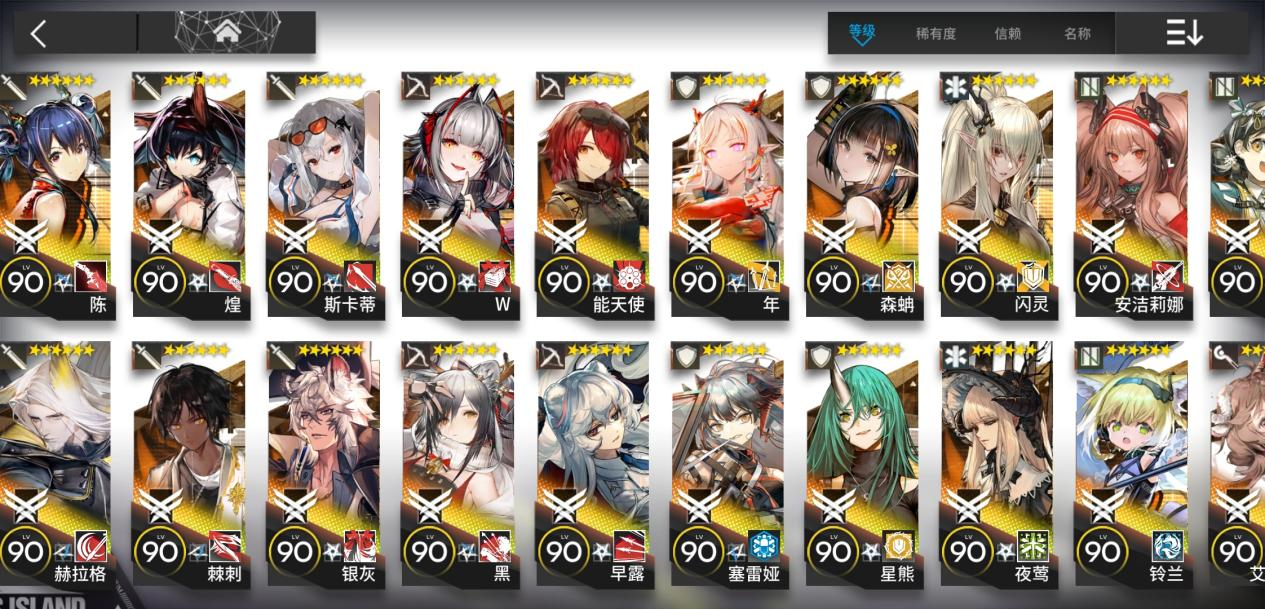1265x609 pixels.
Task: Choose operator card 安洁莉娜
Action: 1130,190
